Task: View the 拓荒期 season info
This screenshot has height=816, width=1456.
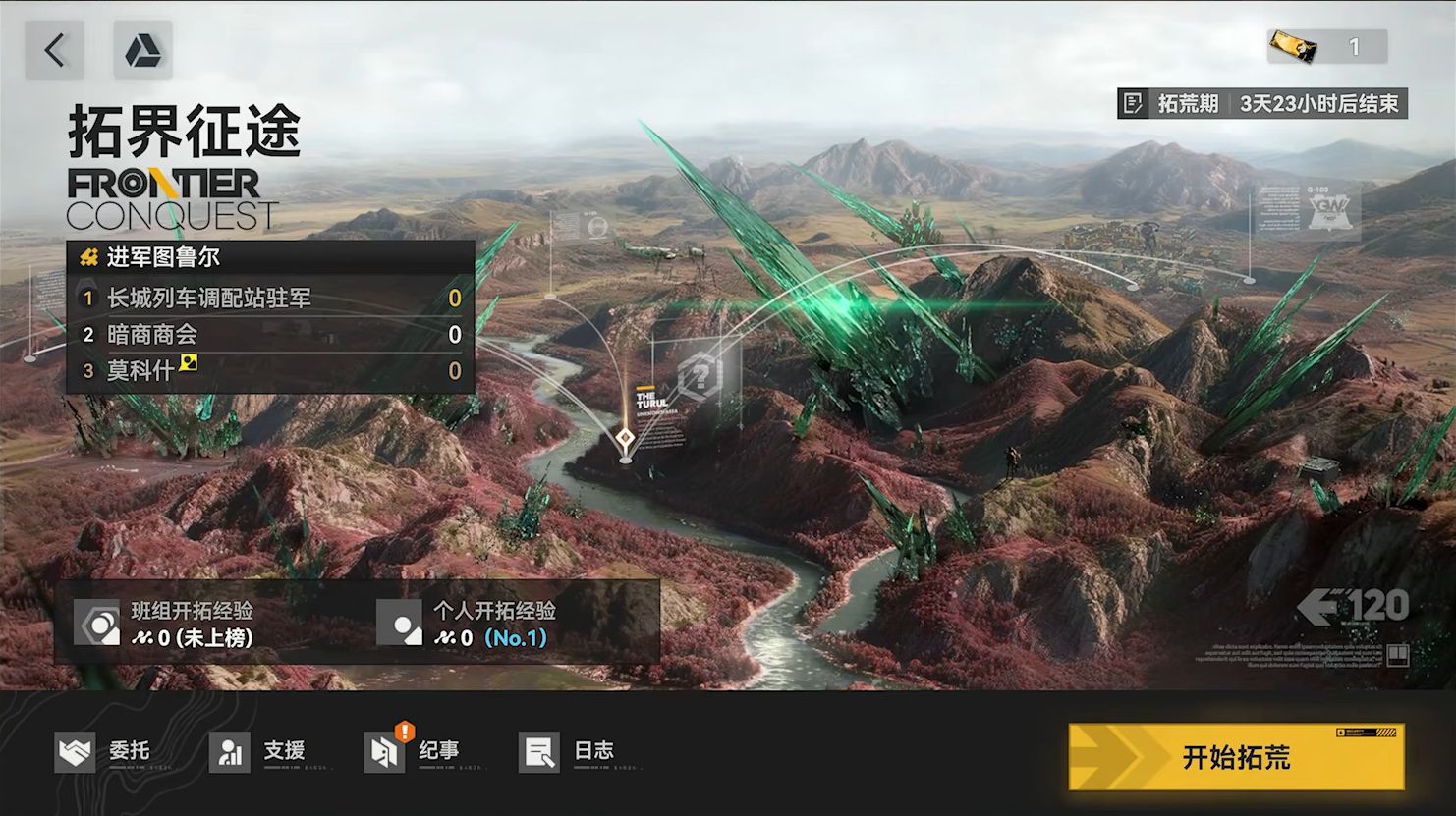Action: point(1262,103)
